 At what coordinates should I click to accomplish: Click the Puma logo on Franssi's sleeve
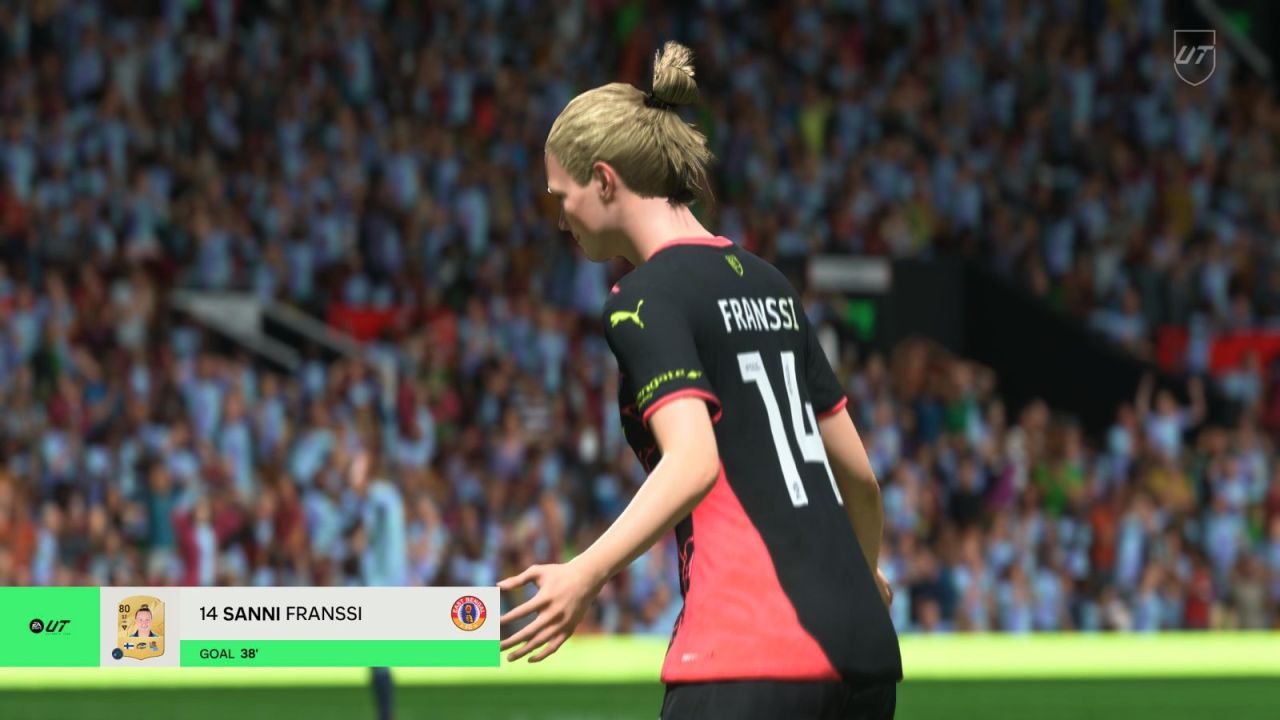[629, 313]
